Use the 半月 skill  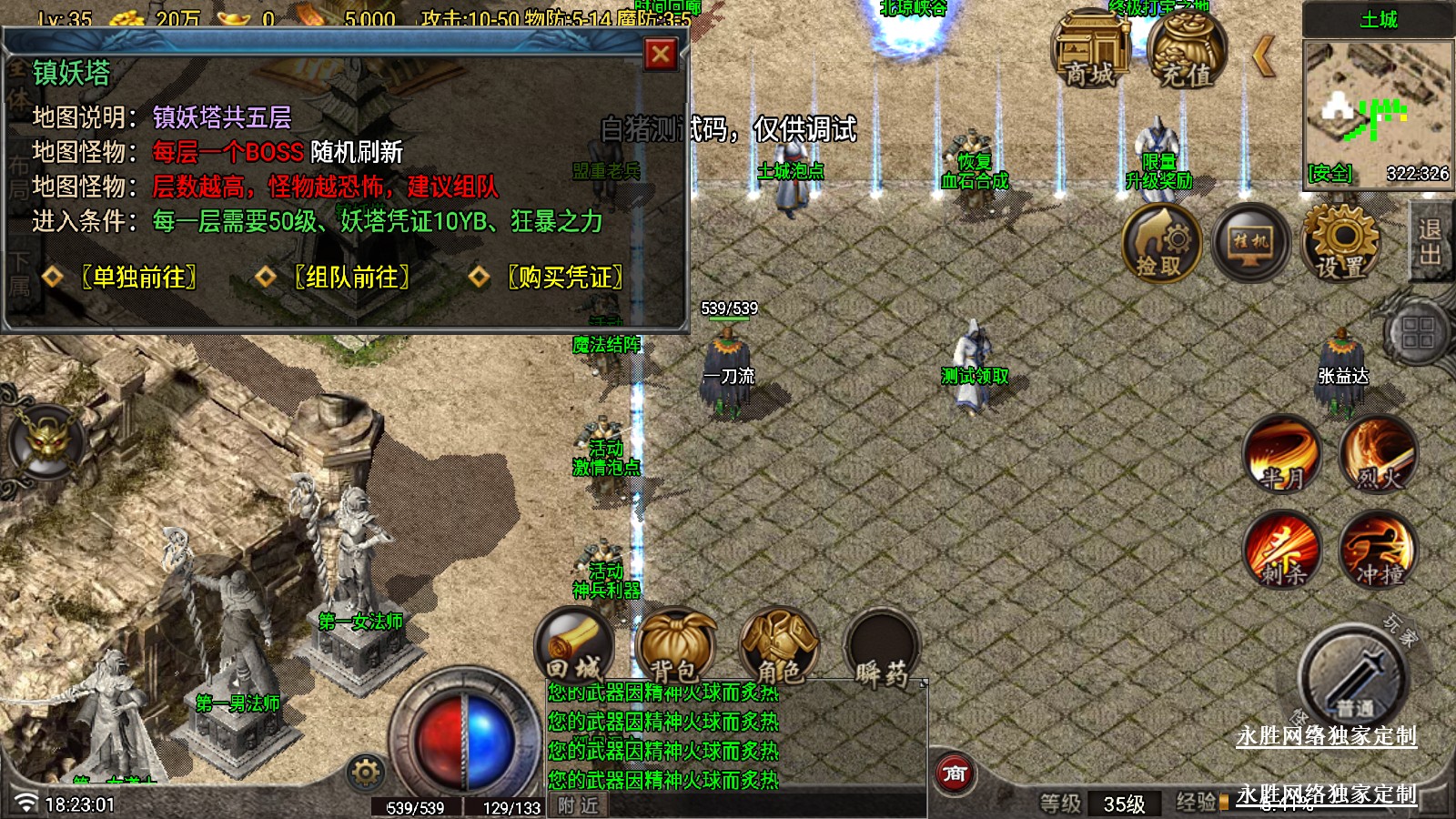click(1282, 454)
